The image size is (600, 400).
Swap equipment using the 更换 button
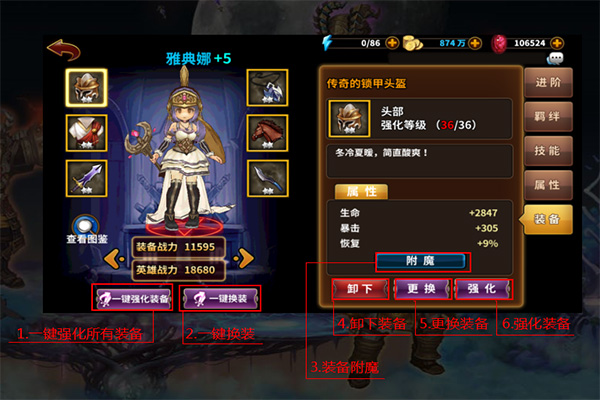coord(420,289)
